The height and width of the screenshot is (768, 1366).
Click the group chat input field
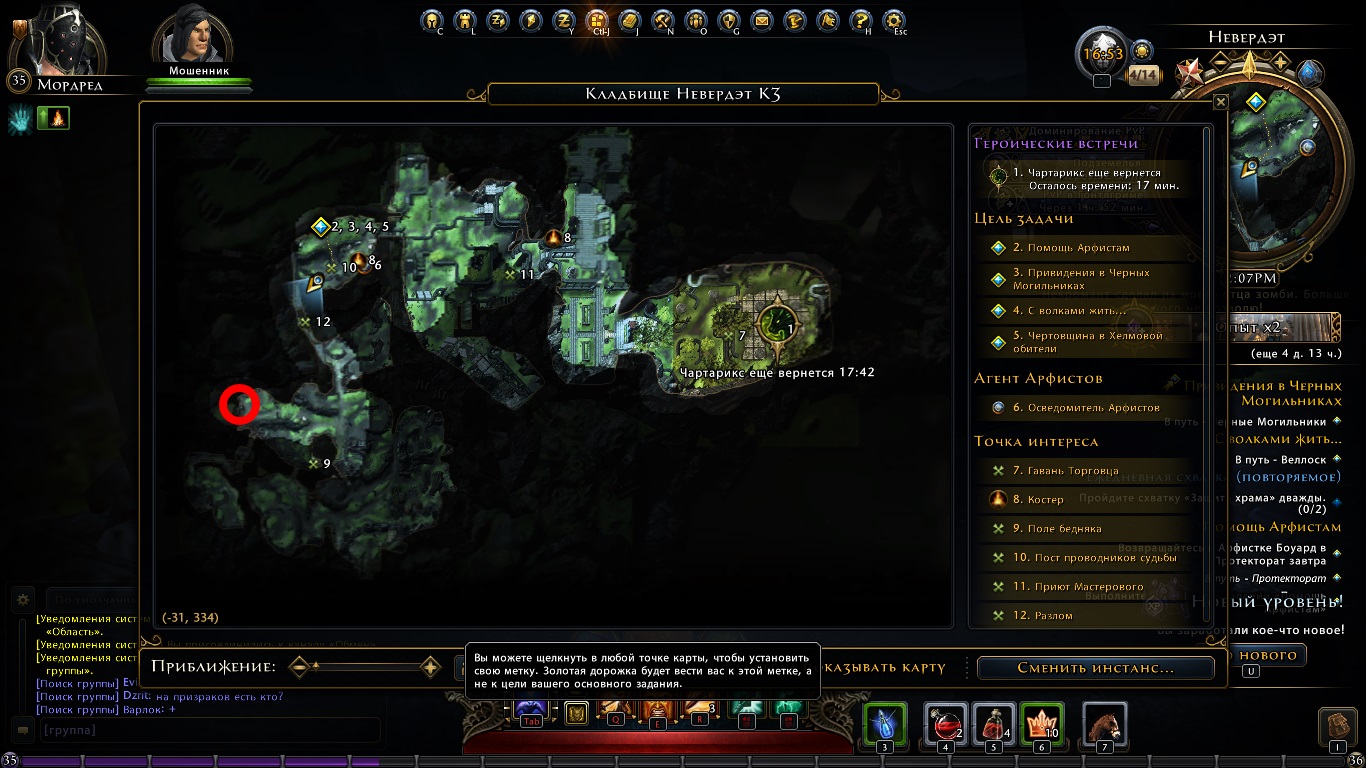208,731
